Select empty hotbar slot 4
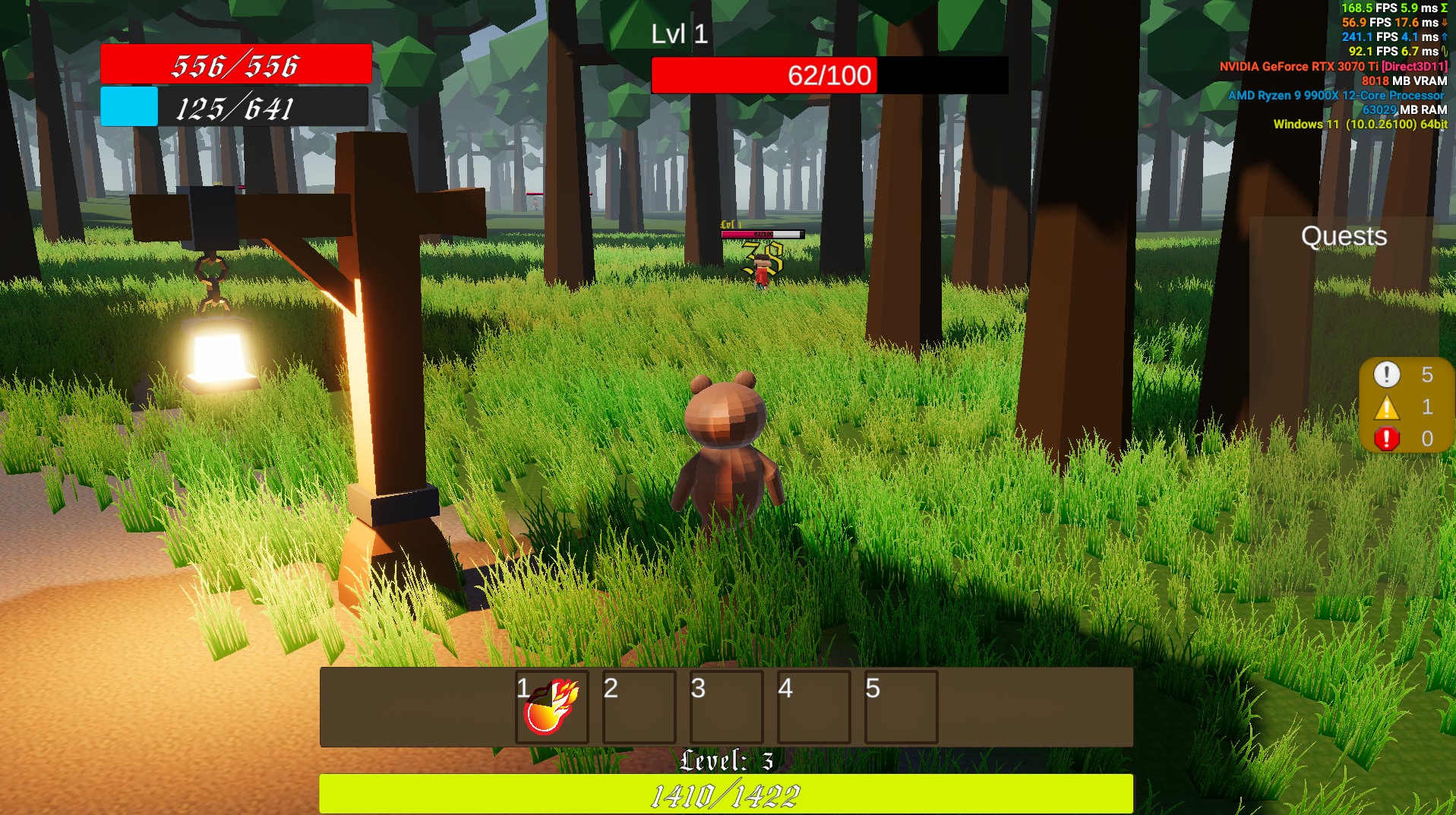The height and width of the screenshot is (815, 1456). [813, 707]
